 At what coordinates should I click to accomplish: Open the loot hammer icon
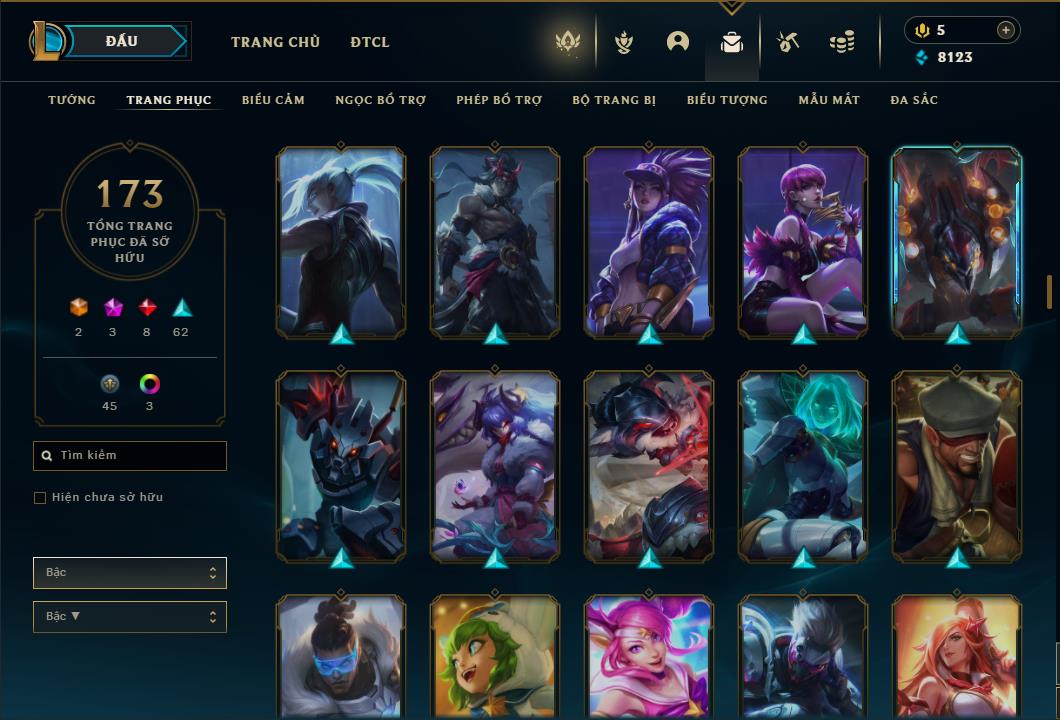[x=788, y=42]
